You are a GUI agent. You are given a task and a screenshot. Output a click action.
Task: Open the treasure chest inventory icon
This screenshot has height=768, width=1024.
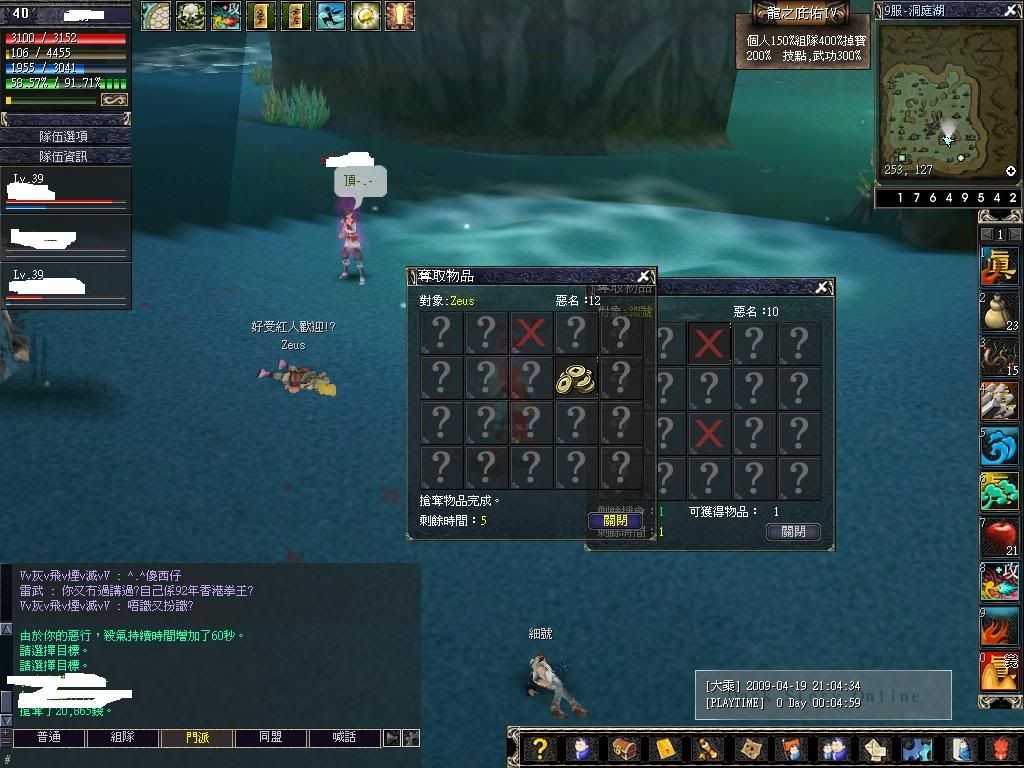coord(622,748)
